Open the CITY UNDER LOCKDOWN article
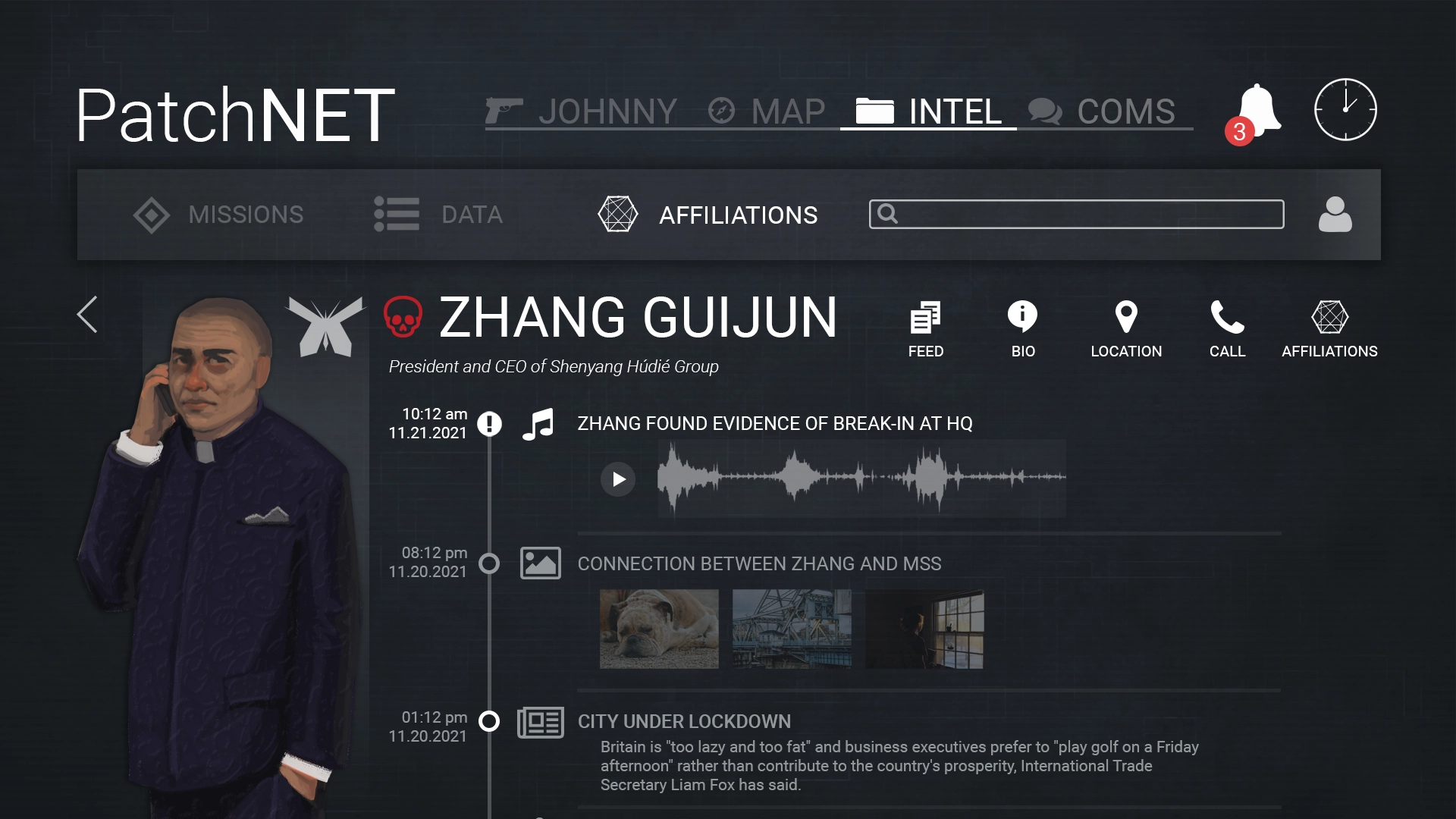 684,721
